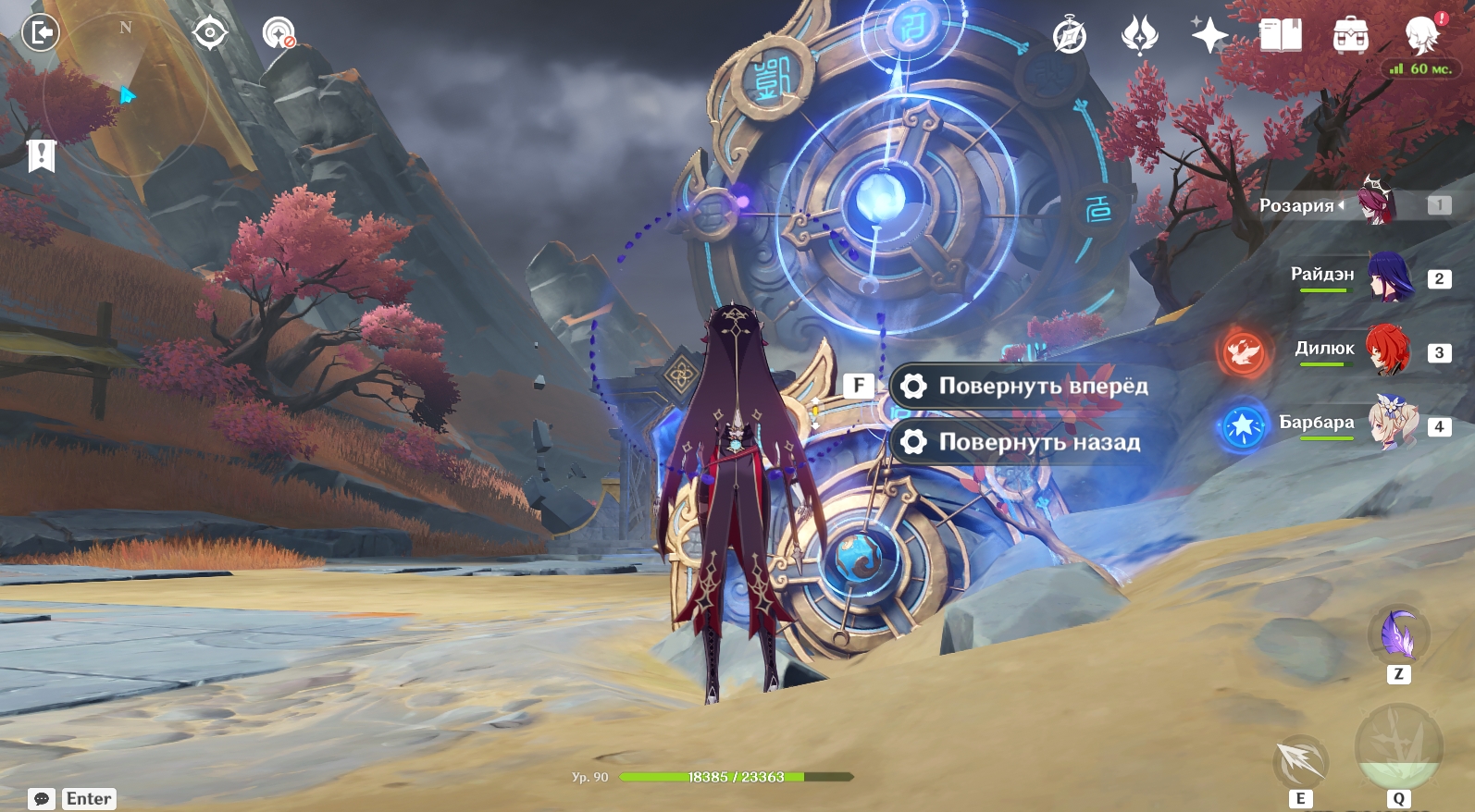The image size is (1475, 812).
Task: Choose the "Повернуть назад" interaction option
Action: pyautogui.click(x=1023, y=442)
